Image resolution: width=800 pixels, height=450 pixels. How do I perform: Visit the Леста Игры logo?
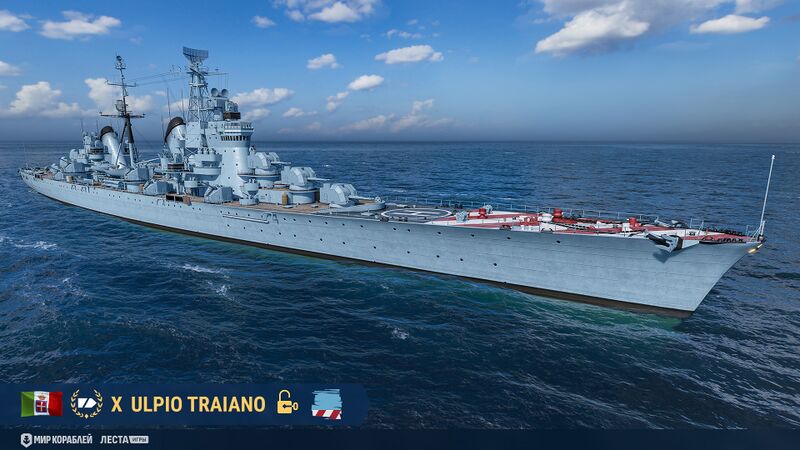pyautogui.click(x=124, y=439)
